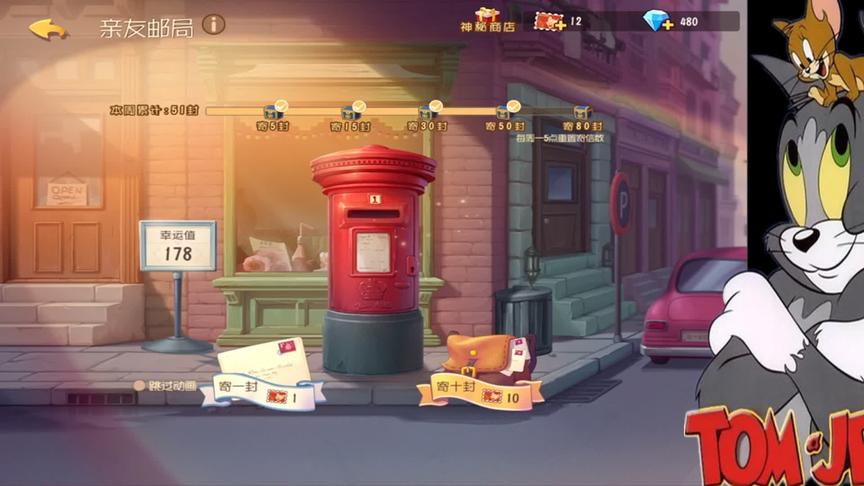
Task: Toggle the 跳过动画 skip animation option
Action: 140,385
